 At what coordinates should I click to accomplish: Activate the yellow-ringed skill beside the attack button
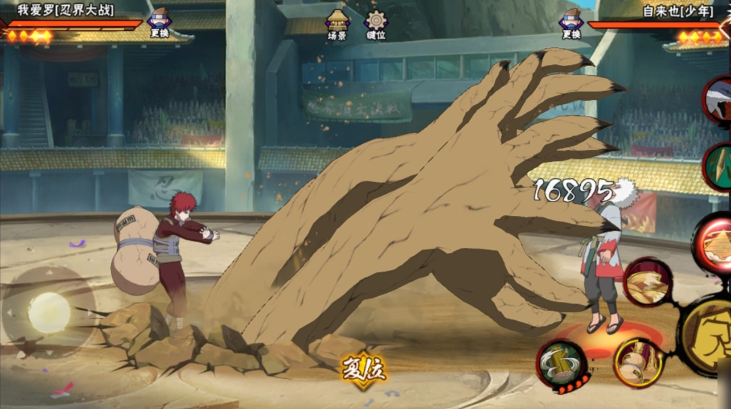[x=637, y=362]
